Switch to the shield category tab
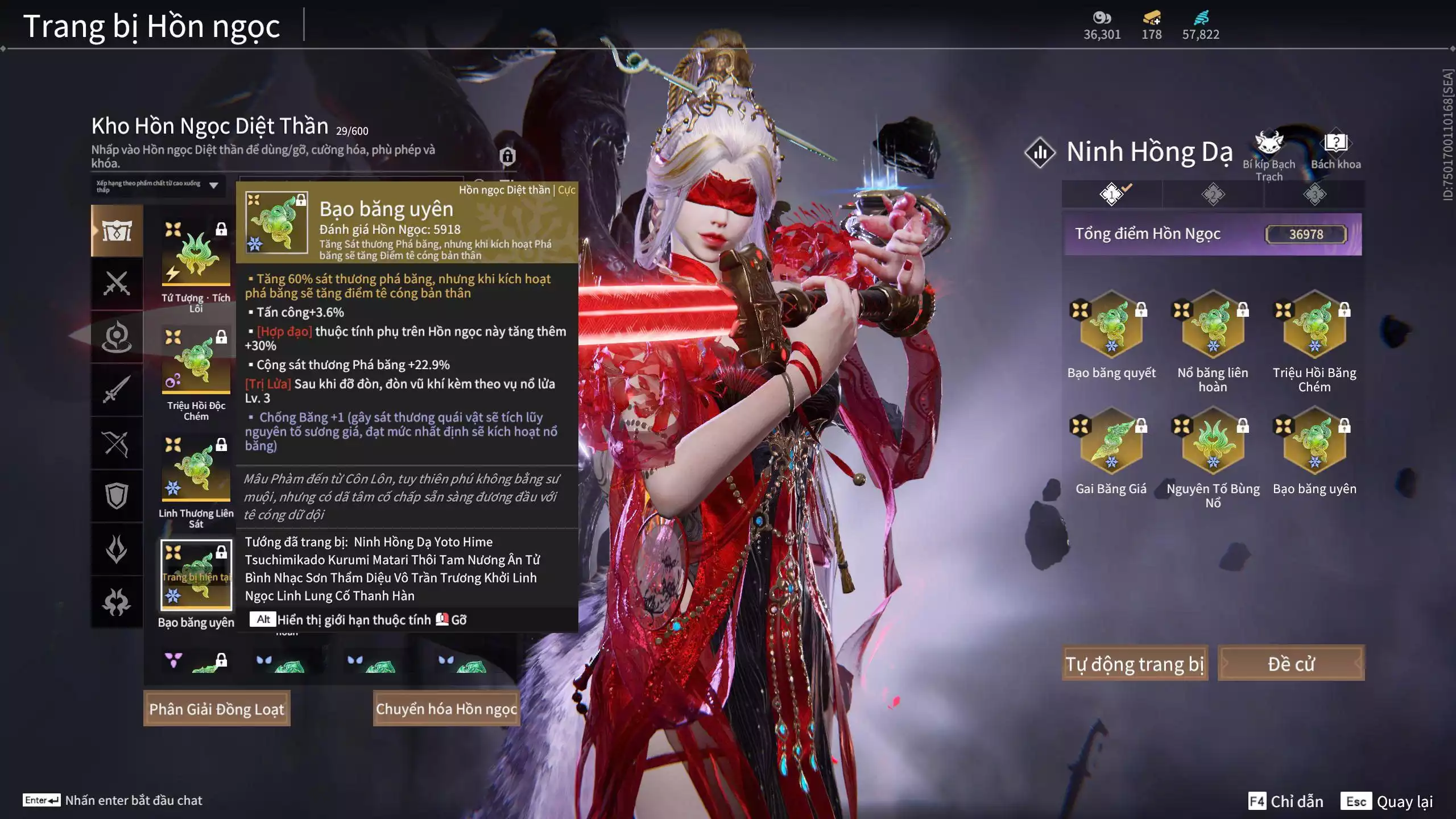Screen dimensions: 1456x819 pyautogui.click(x=117, y=496)
